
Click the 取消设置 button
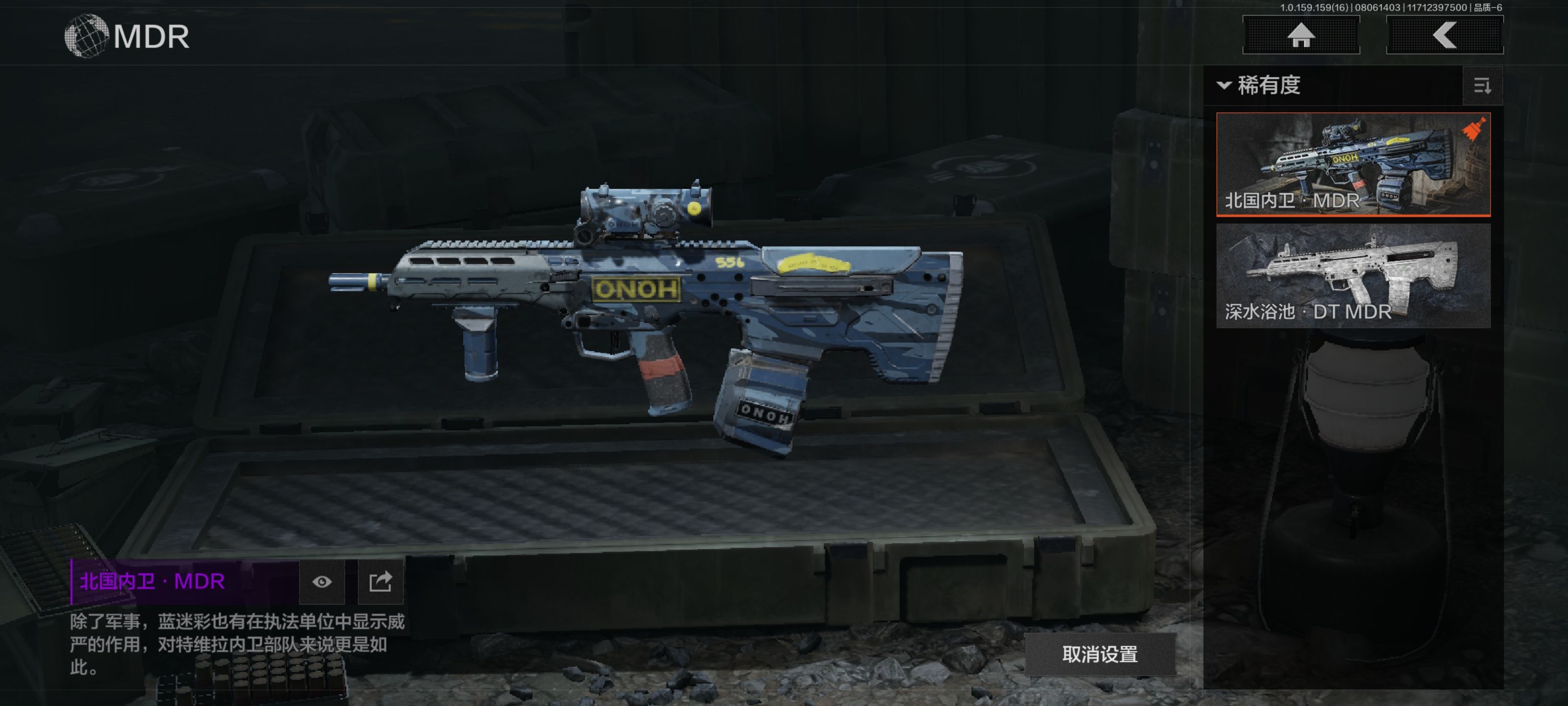pos(1099,654)
